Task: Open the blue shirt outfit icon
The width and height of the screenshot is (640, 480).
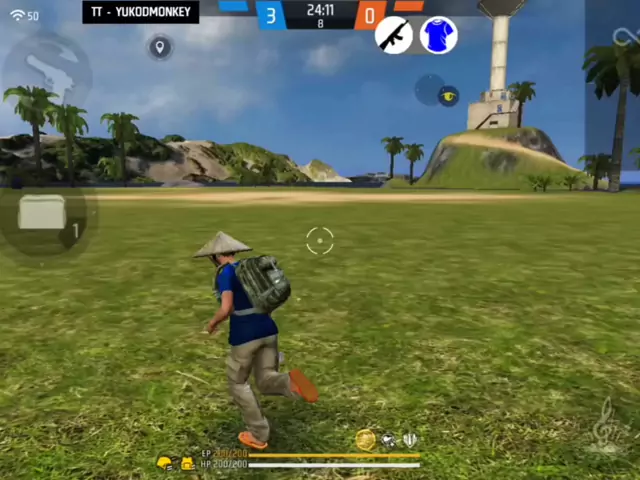Action: [x=437, y=35]
